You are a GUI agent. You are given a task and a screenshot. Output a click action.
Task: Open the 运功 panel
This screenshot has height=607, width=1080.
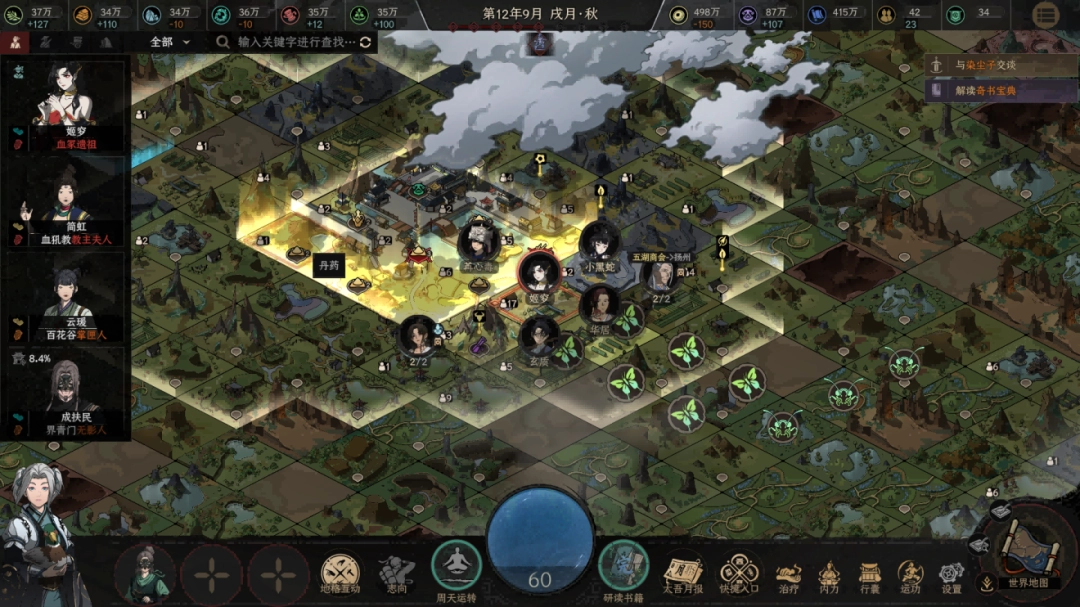click(x=910, y=574)
